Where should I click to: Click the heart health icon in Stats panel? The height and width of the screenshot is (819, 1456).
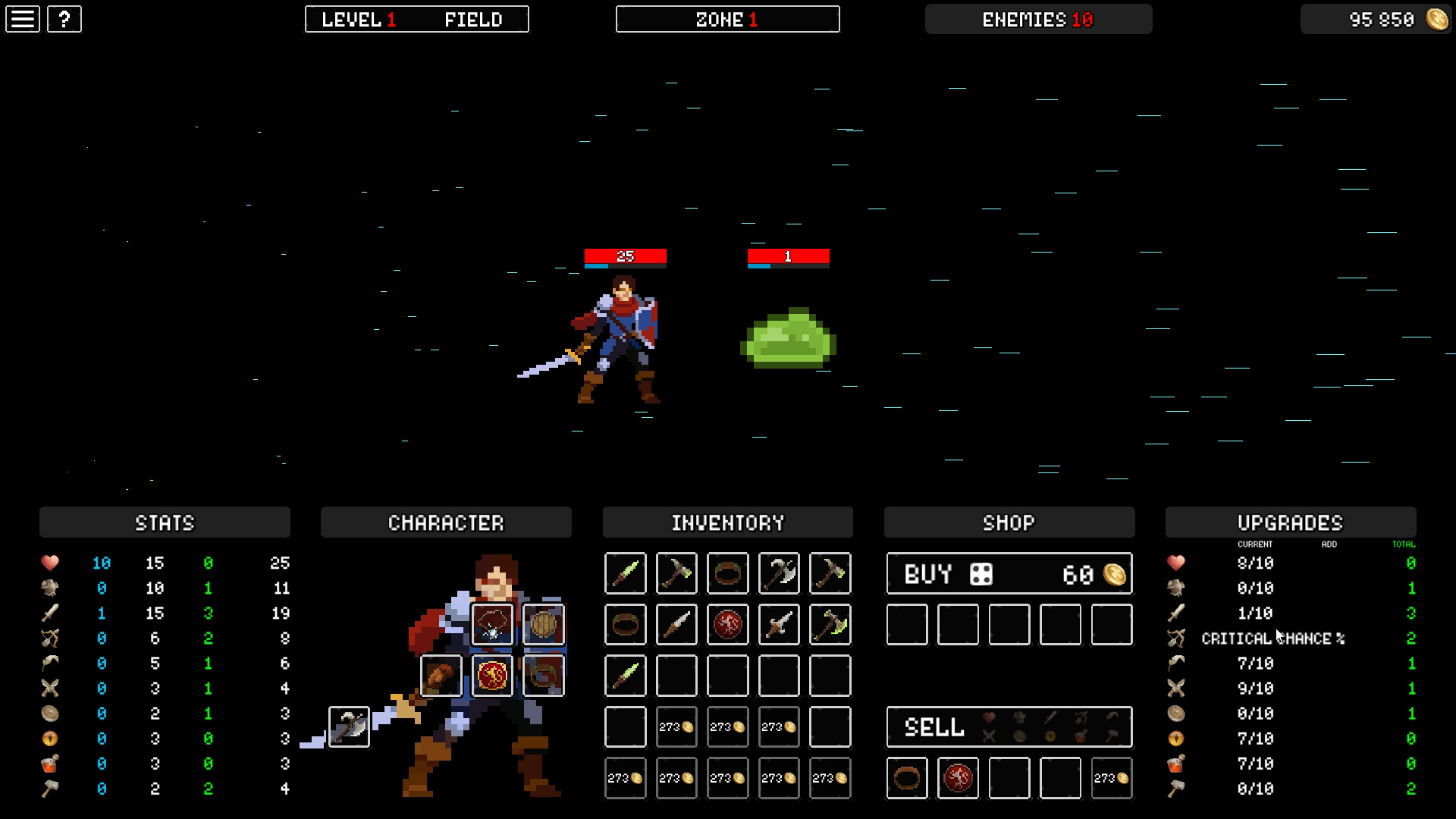(50, 563)
